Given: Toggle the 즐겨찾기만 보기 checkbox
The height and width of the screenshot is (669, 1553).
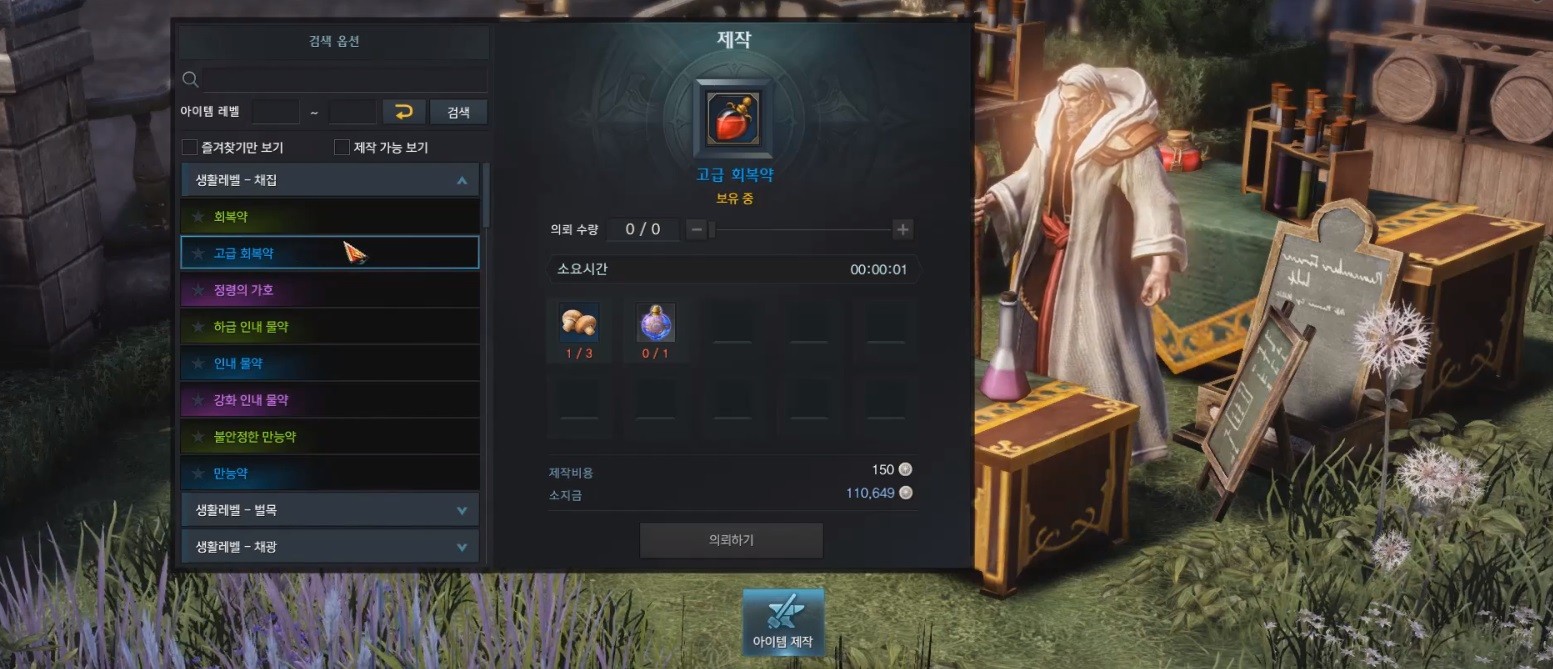Looking at the screenshot, I should [190, 148].
